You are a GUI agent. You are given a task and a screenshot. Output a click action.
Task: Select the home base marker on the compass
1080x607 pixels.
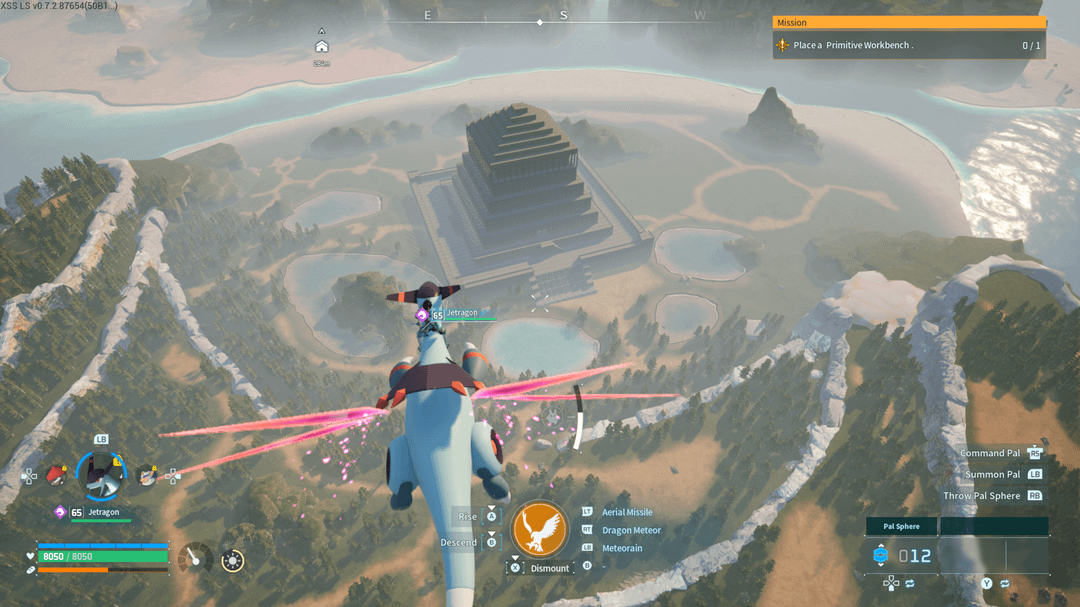click(321, 46)
